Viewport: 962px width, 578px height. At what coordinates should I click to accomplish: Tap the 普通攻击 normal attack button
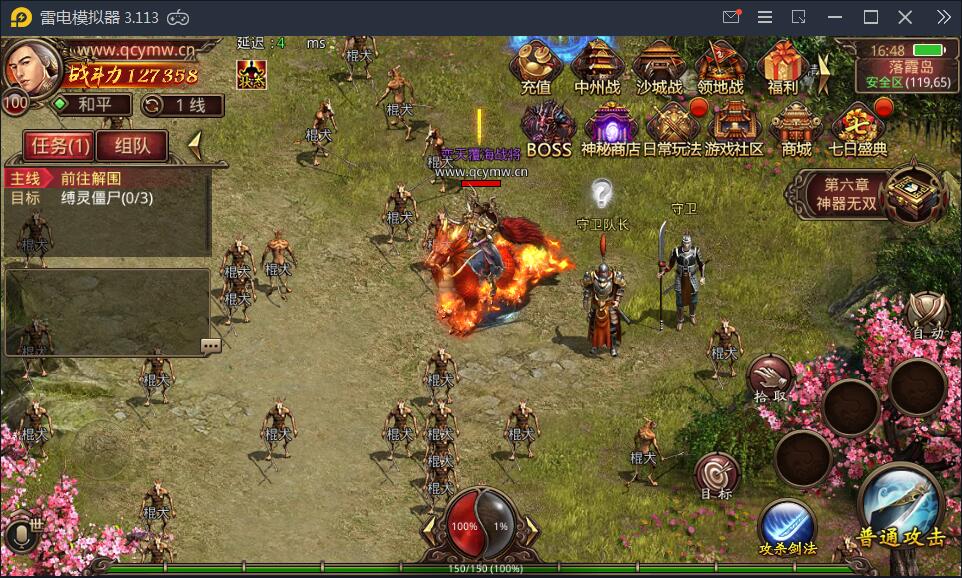(x=901, y=506)
